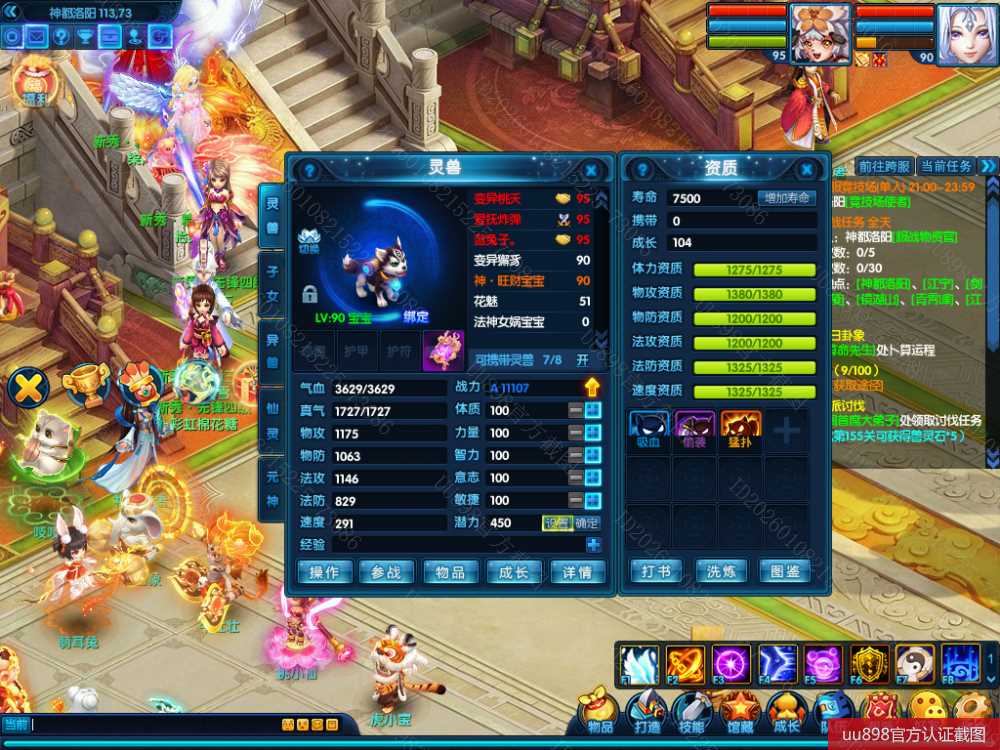Close the 资质 aptitude panel
This screenshot has width=1000, height=750.
(807, 170)
